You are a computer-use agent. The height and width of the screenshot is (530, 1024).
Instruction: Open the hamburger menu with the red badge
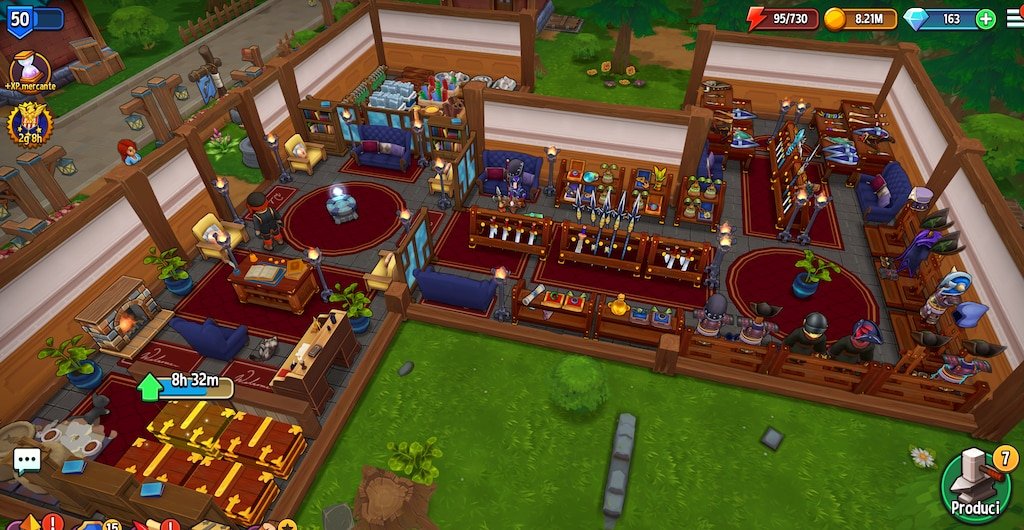pos(1012,19)
